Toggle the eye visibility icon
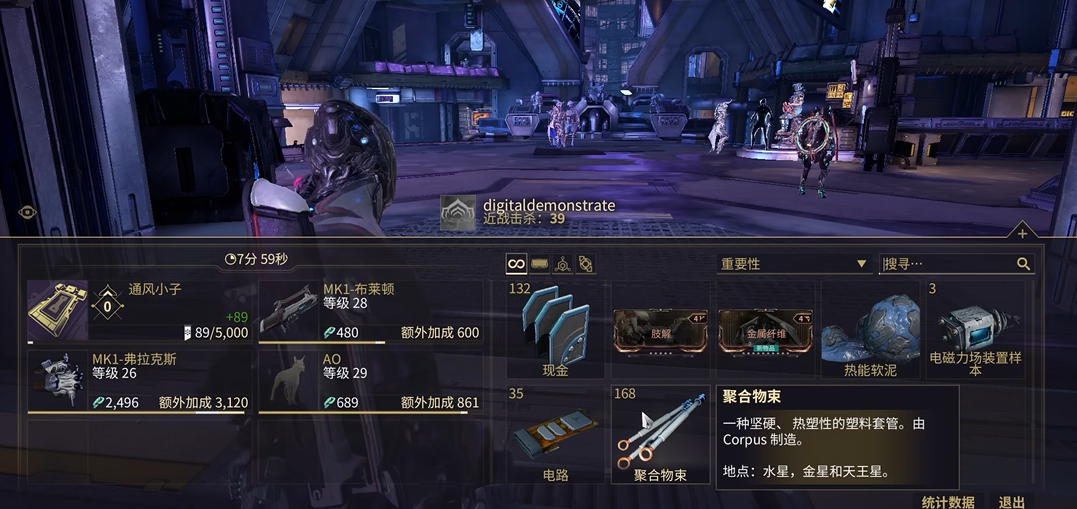 pyautogui.click(x=27, y=212)
